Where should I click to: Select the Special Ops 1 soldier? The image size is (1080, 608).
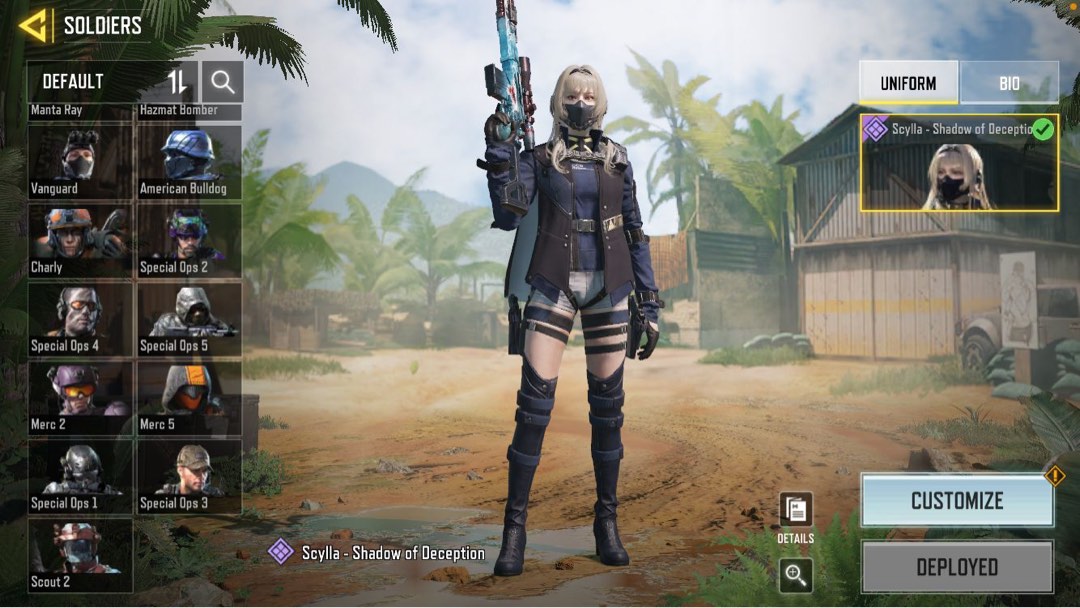pos(80,477)
